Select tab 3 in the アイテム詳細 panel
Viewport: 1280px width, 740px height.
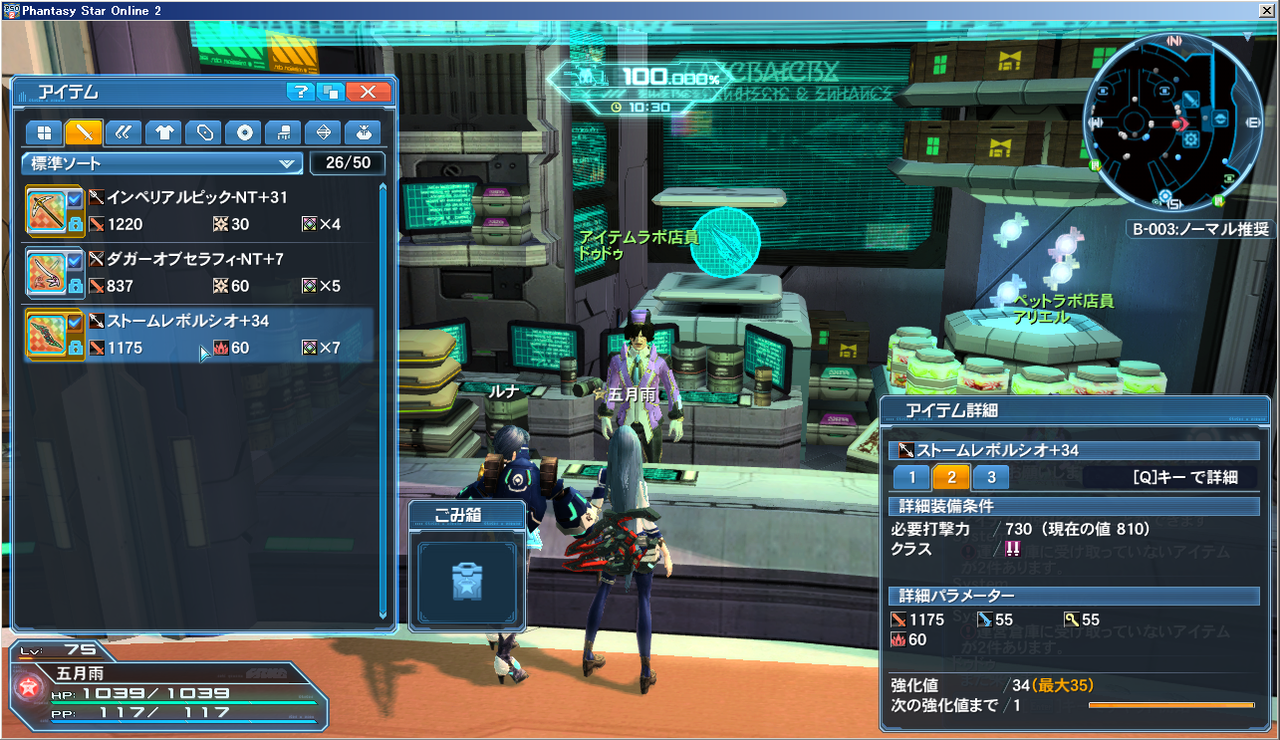pos(990,477)
